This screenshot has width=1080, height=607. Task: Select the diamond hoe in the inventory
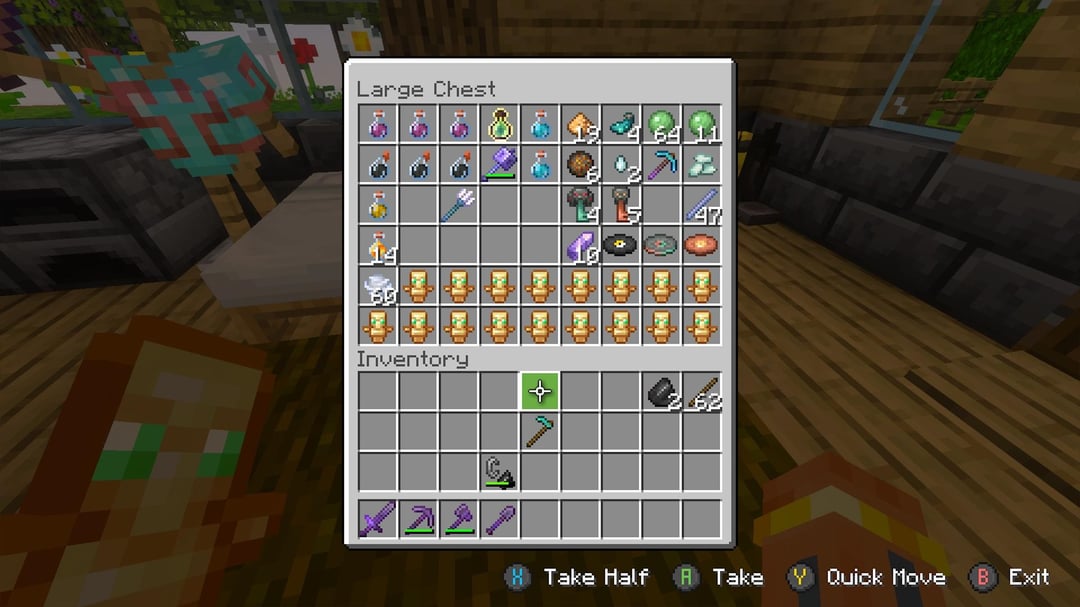[x=540, y=431]
